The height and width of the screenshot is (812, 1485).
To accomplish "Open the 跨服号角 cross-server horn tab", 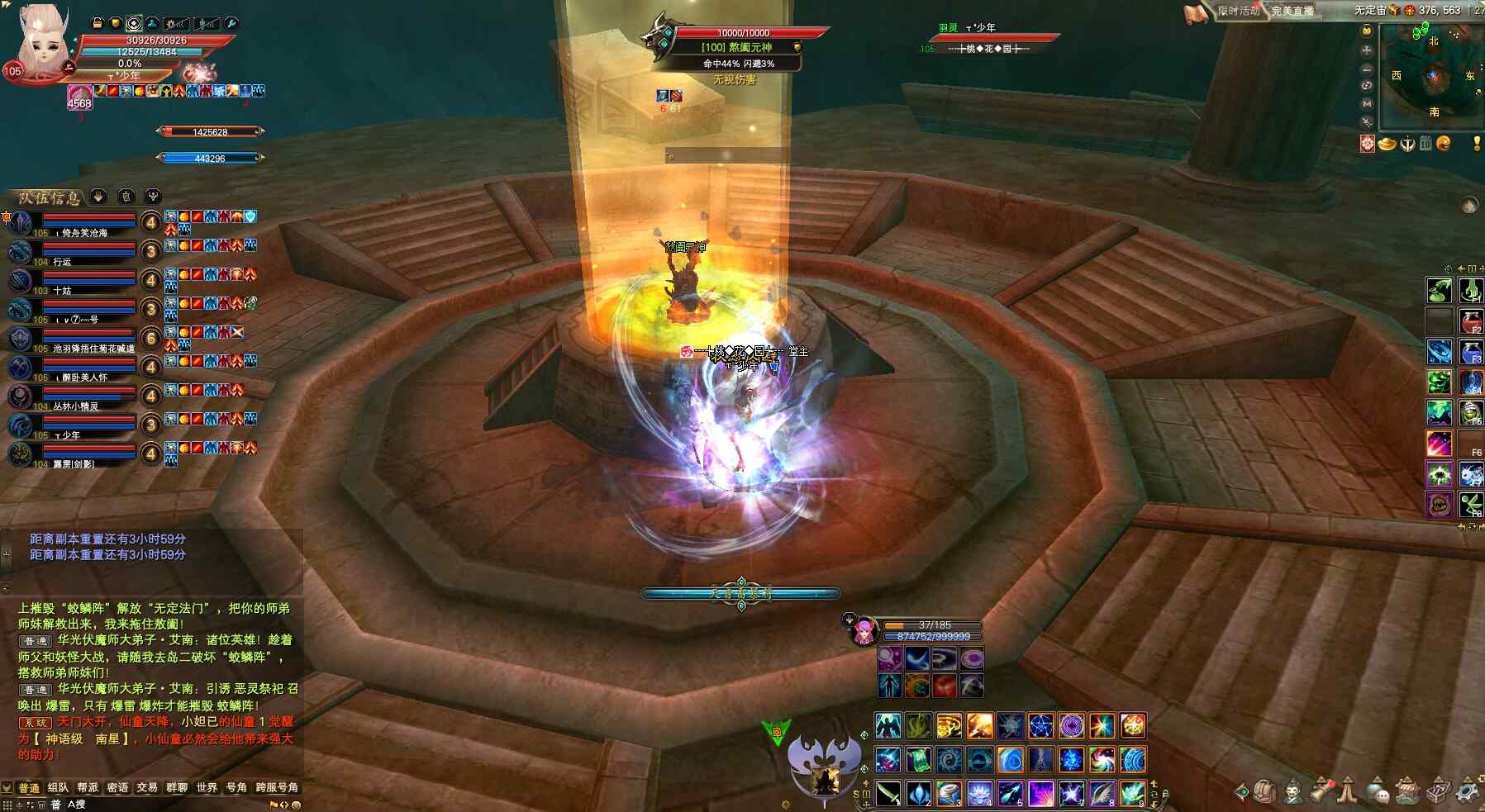I will 277,787.
